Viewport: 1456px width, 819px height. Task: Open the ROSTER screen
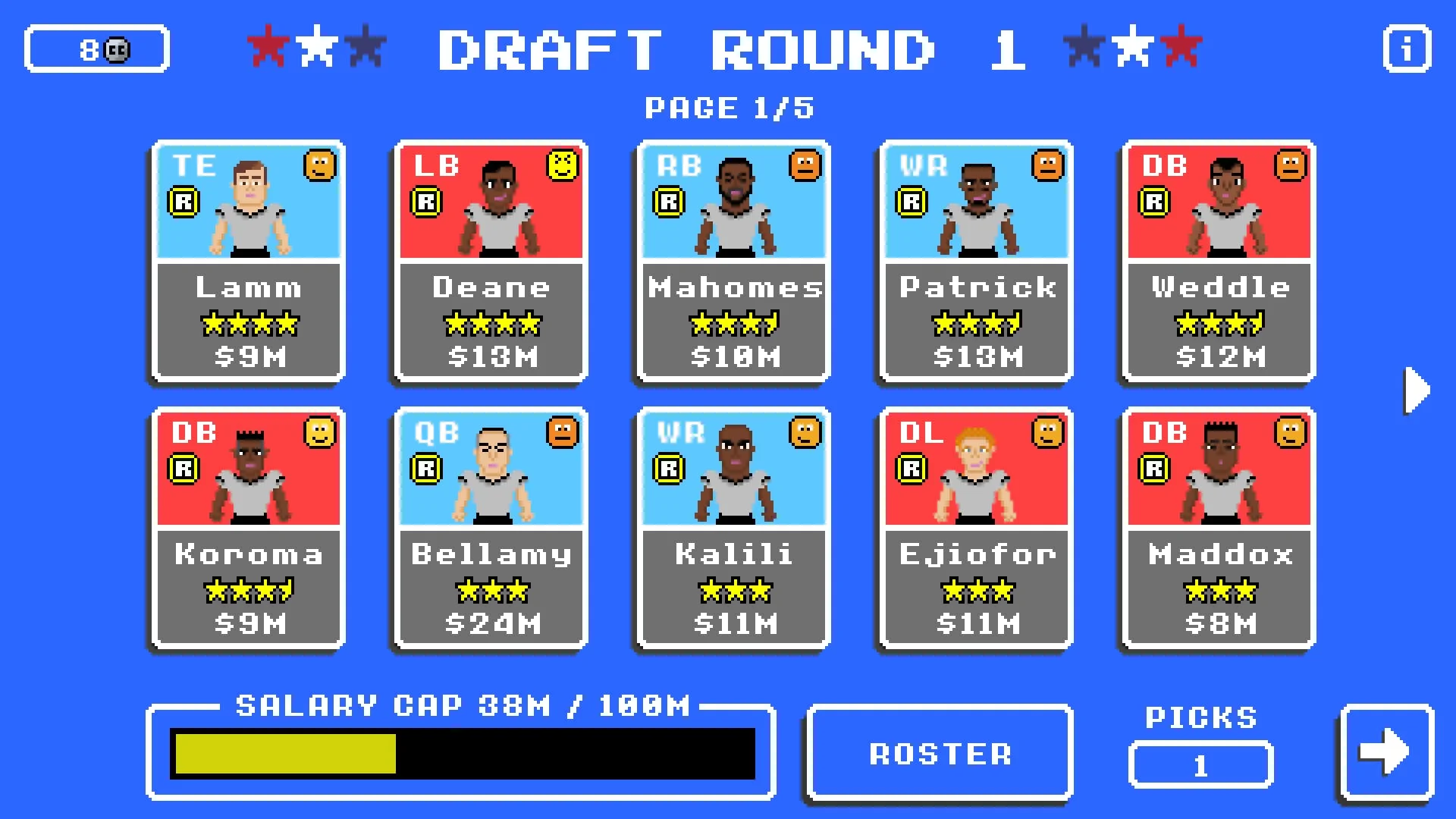[940, 752]
